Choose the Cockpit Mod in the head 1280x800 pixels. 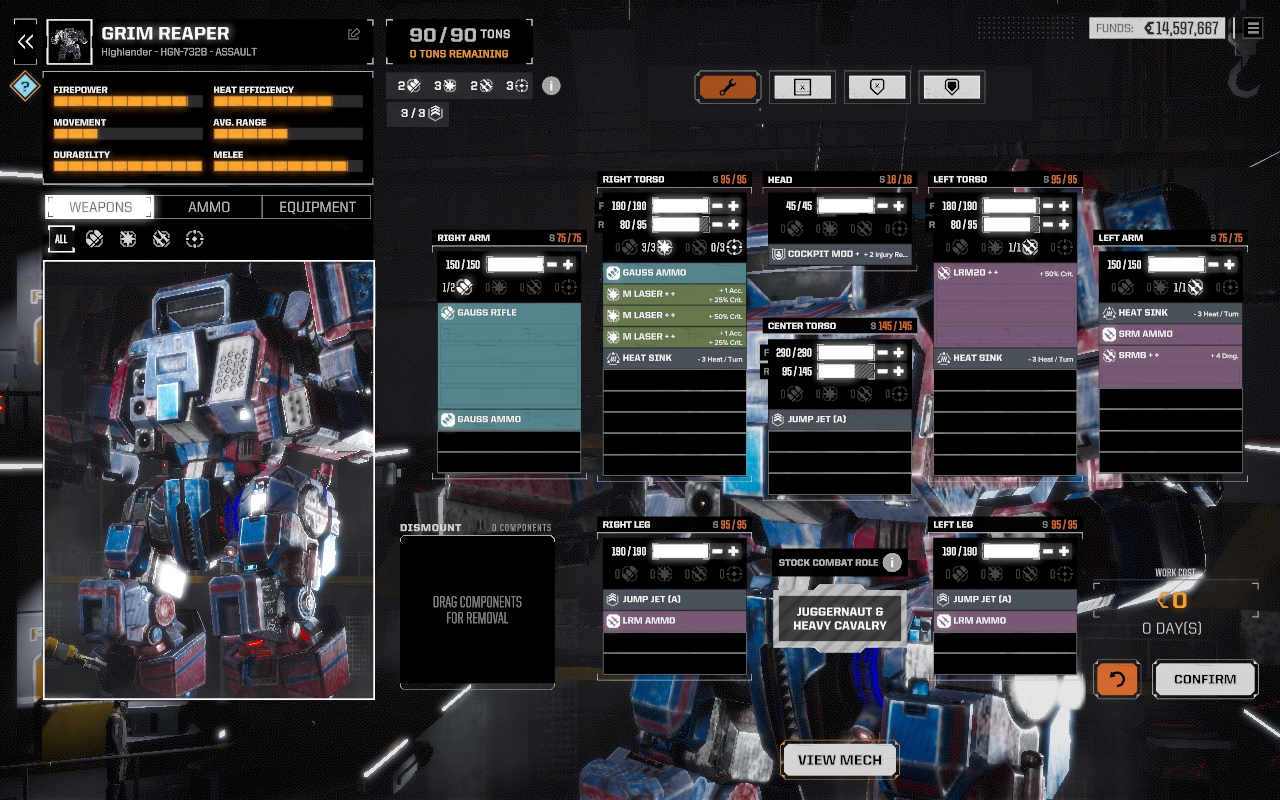point(840,254)
